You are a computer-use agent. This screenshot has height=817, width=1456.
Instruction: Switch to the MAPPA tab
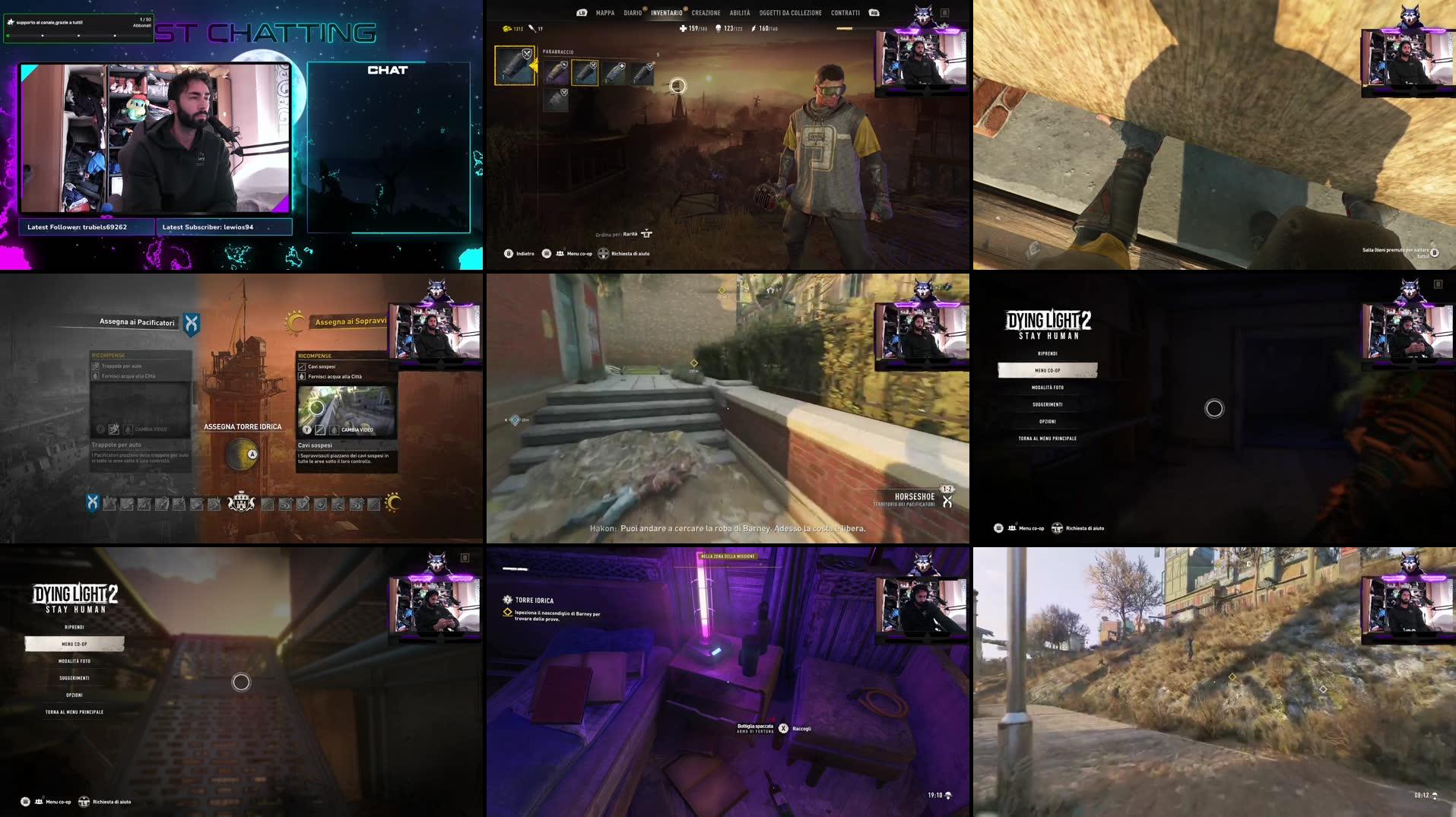pos(604,13)
